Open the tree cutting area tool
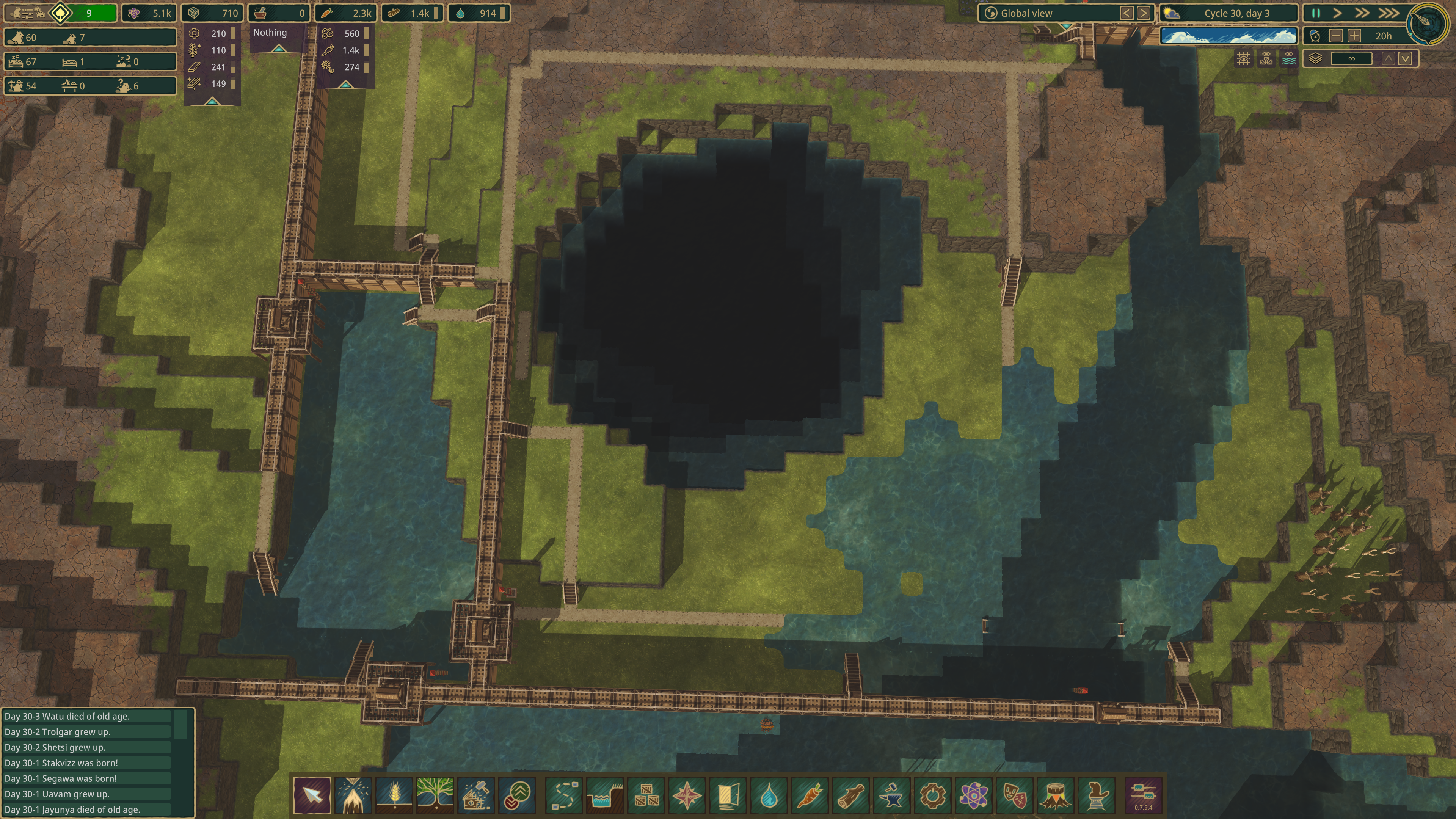 (353, 795)
